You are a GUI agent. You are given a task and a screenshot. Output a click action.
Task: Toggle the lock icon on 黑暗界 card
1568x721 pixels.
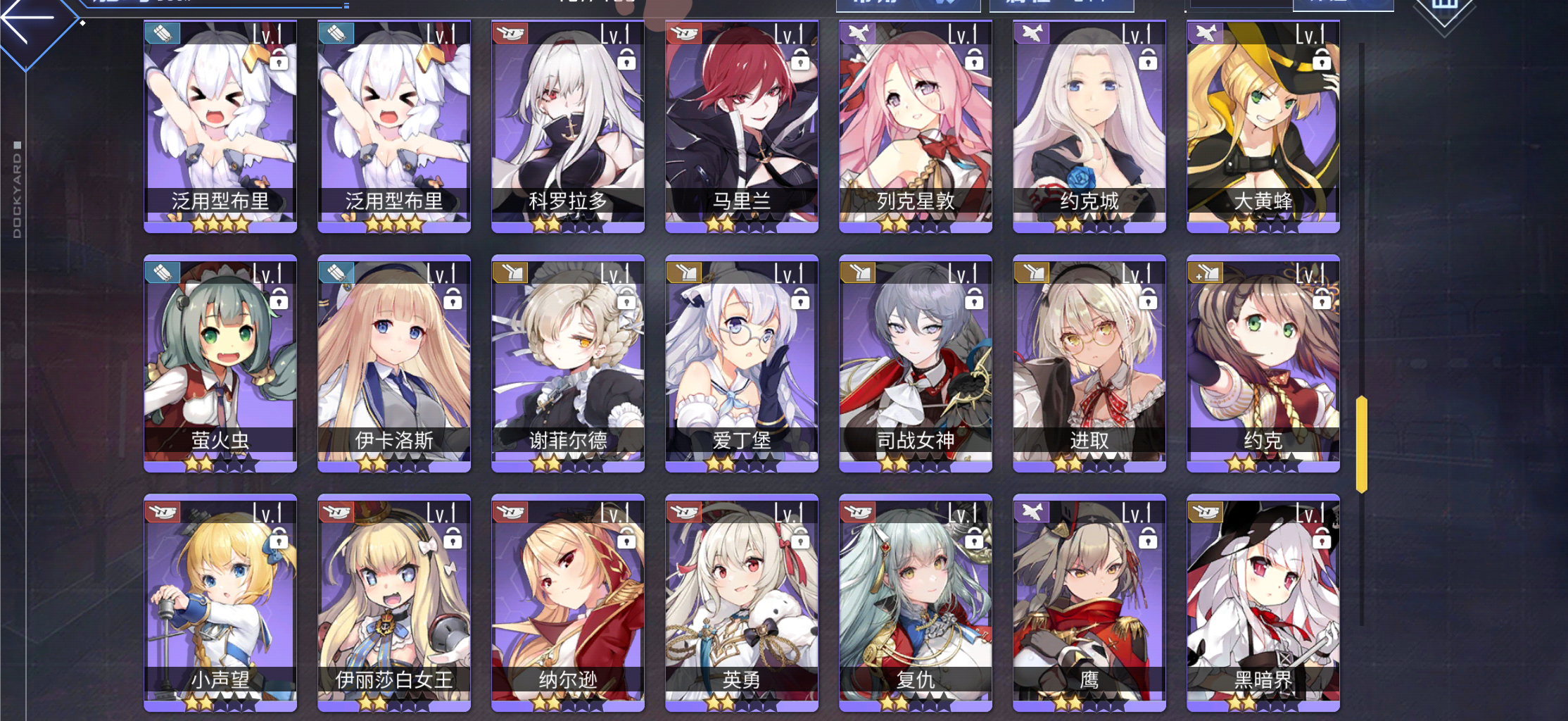[1322, 542]
